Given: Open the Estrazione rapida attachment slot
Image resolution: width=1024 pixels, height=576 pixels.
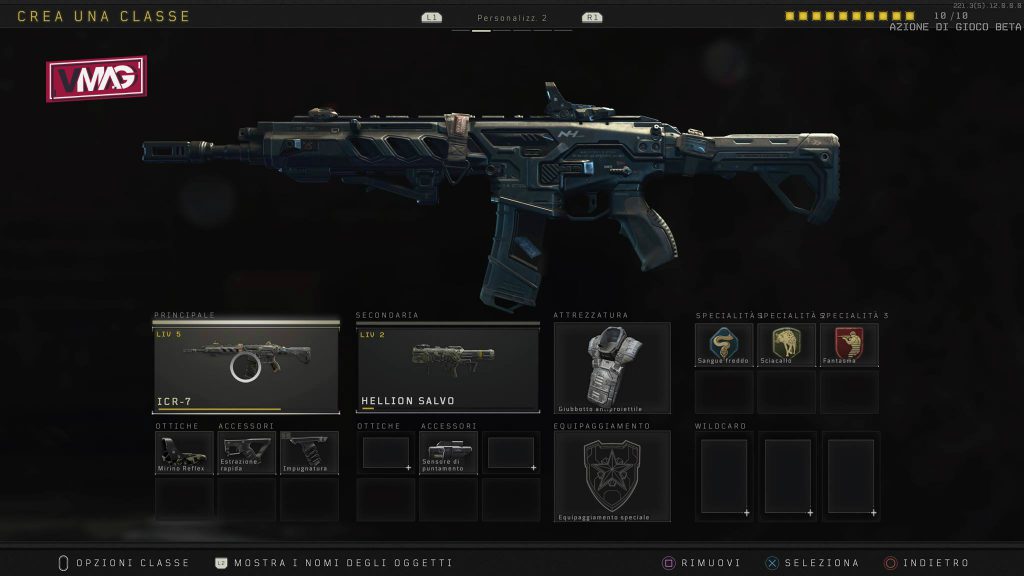Looking at the screenshot, I should [247, 453].
